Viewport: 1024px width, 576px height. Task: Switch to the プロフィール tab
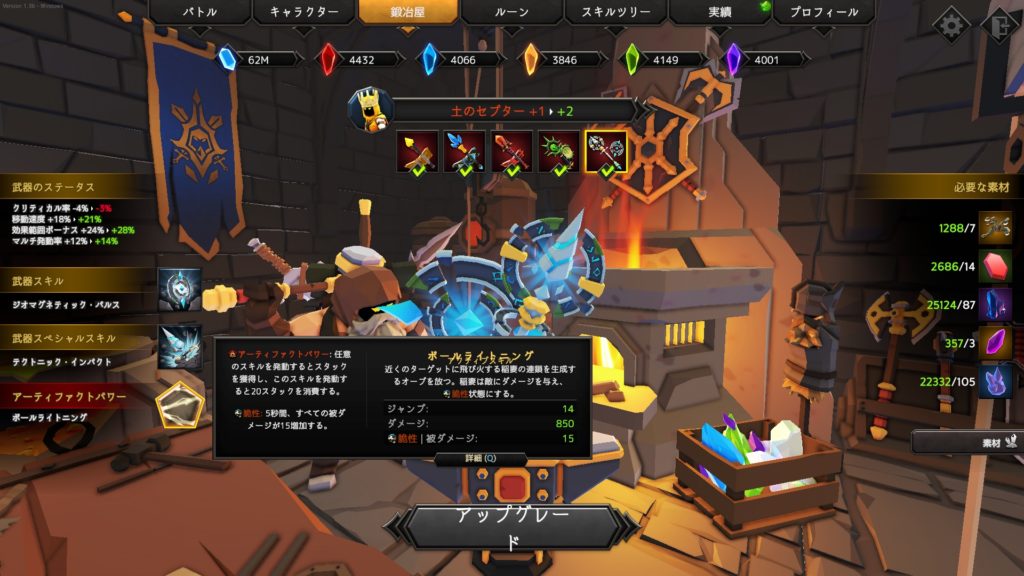822,13
